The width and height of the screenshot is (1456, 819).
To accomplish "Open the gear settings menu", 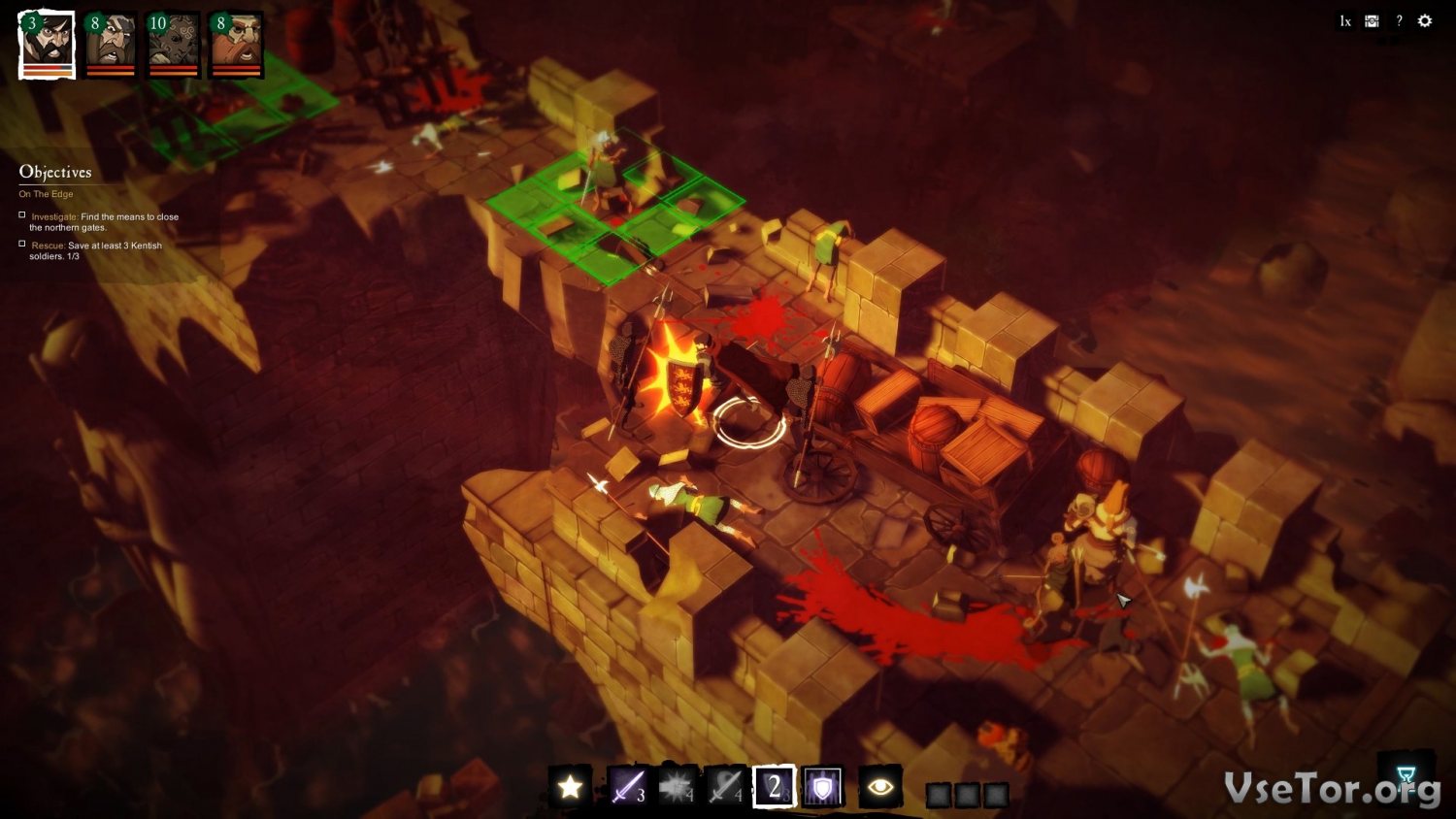I will point(1425,21).
